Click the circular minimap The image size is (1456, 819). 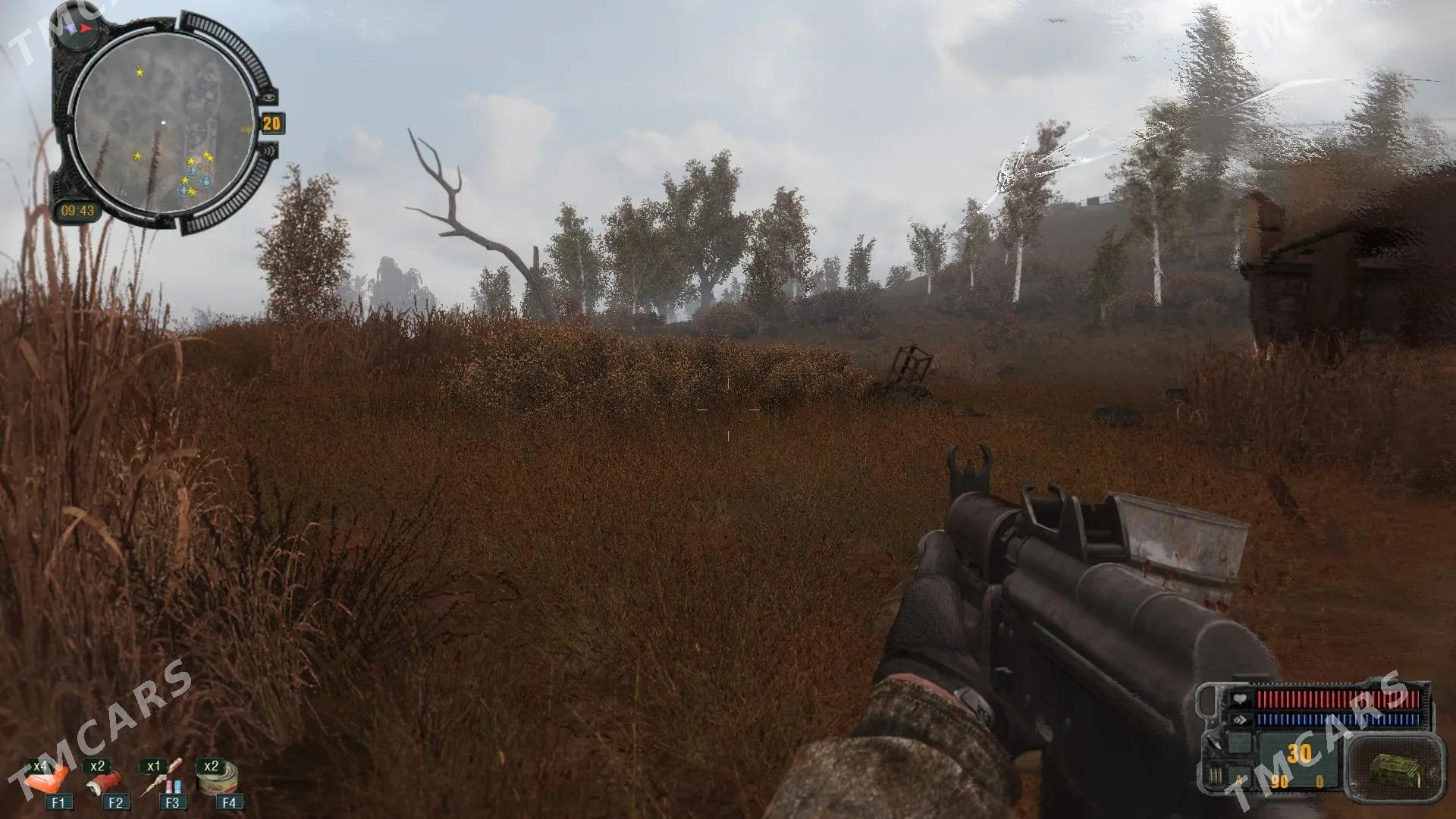coord(163,122)
